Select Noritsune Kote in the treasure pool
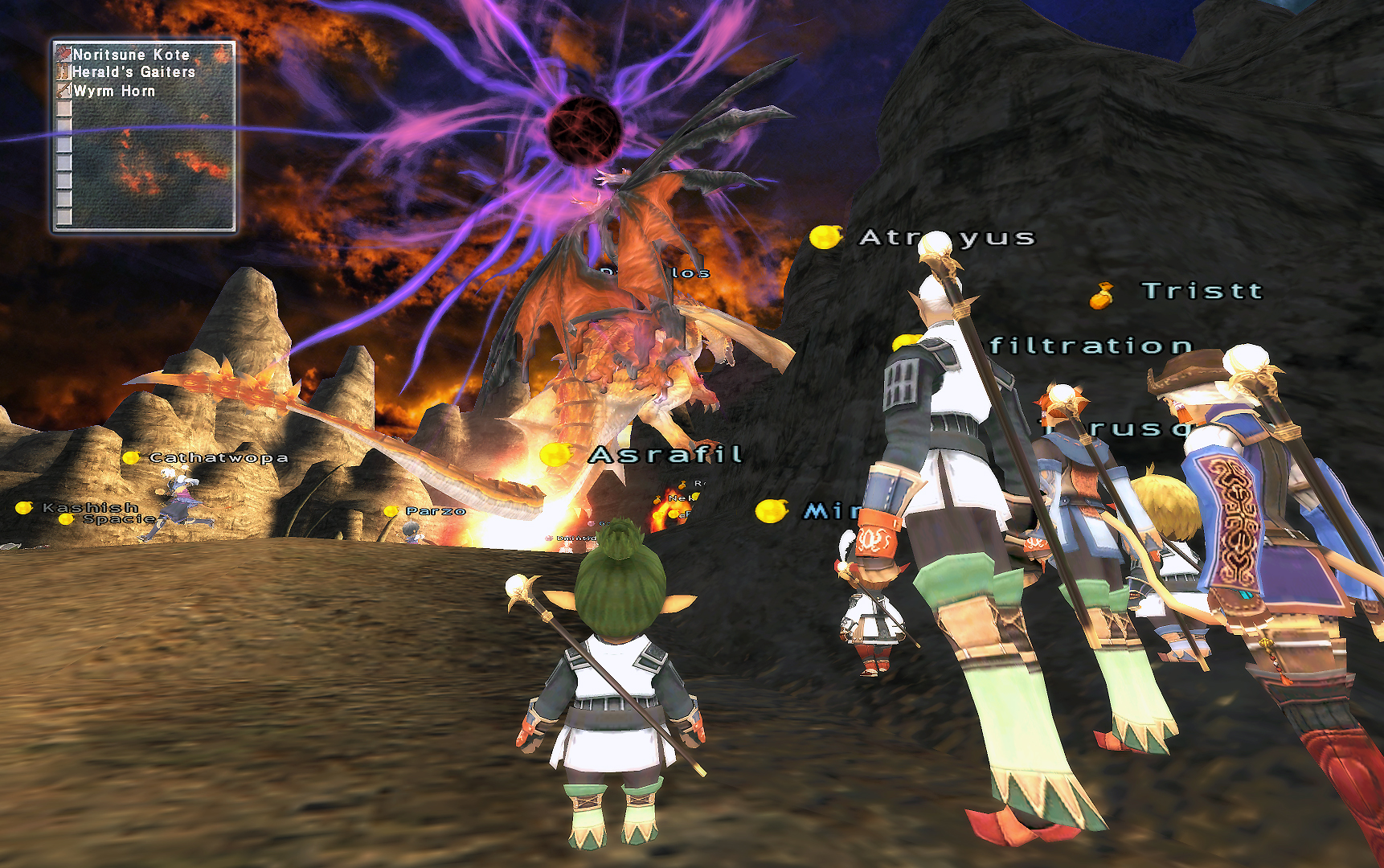The width and height of the screenshot is (1384, 868). (131, 55)
